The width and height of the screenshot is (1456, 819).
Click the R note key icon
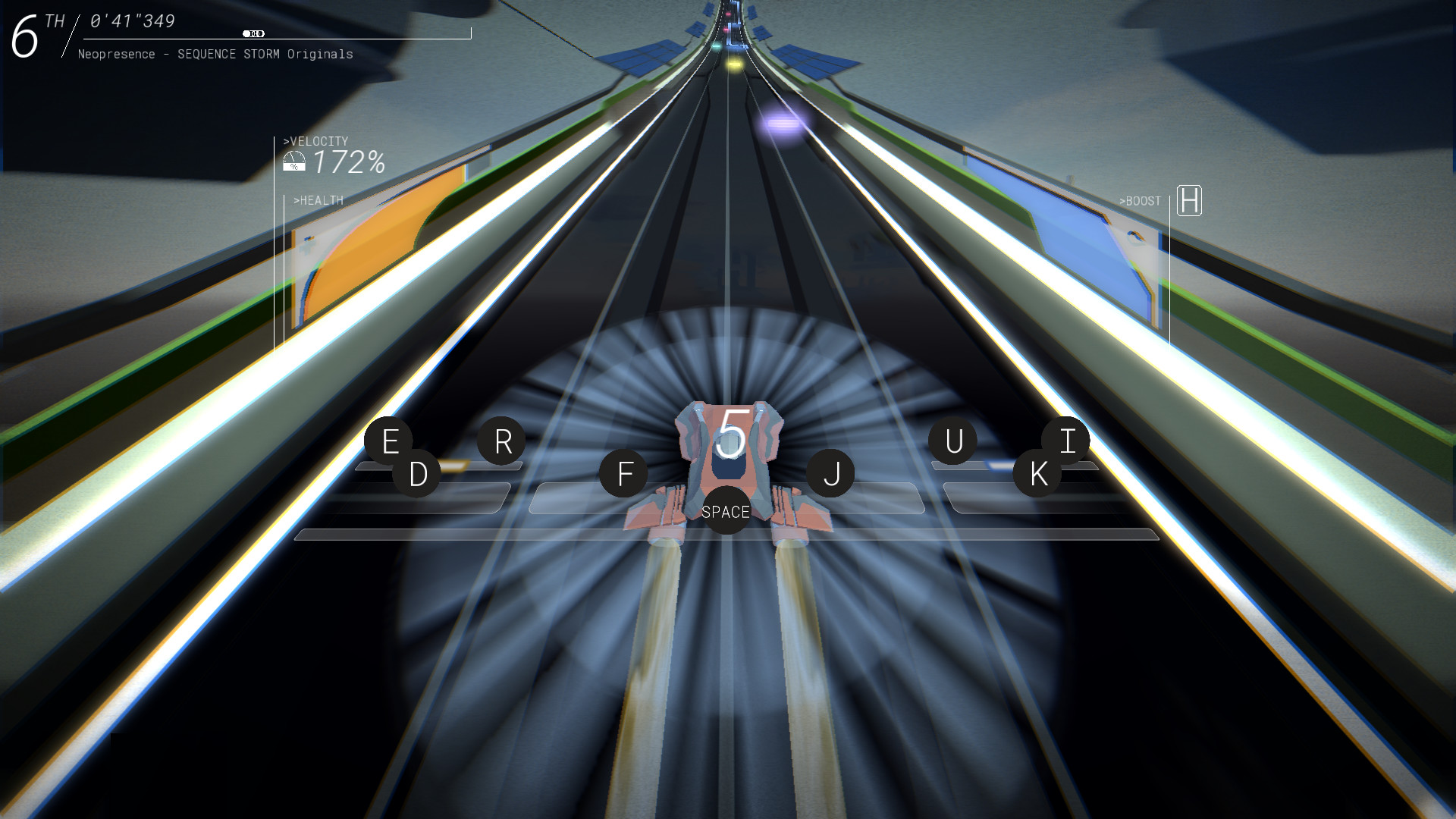501,441
